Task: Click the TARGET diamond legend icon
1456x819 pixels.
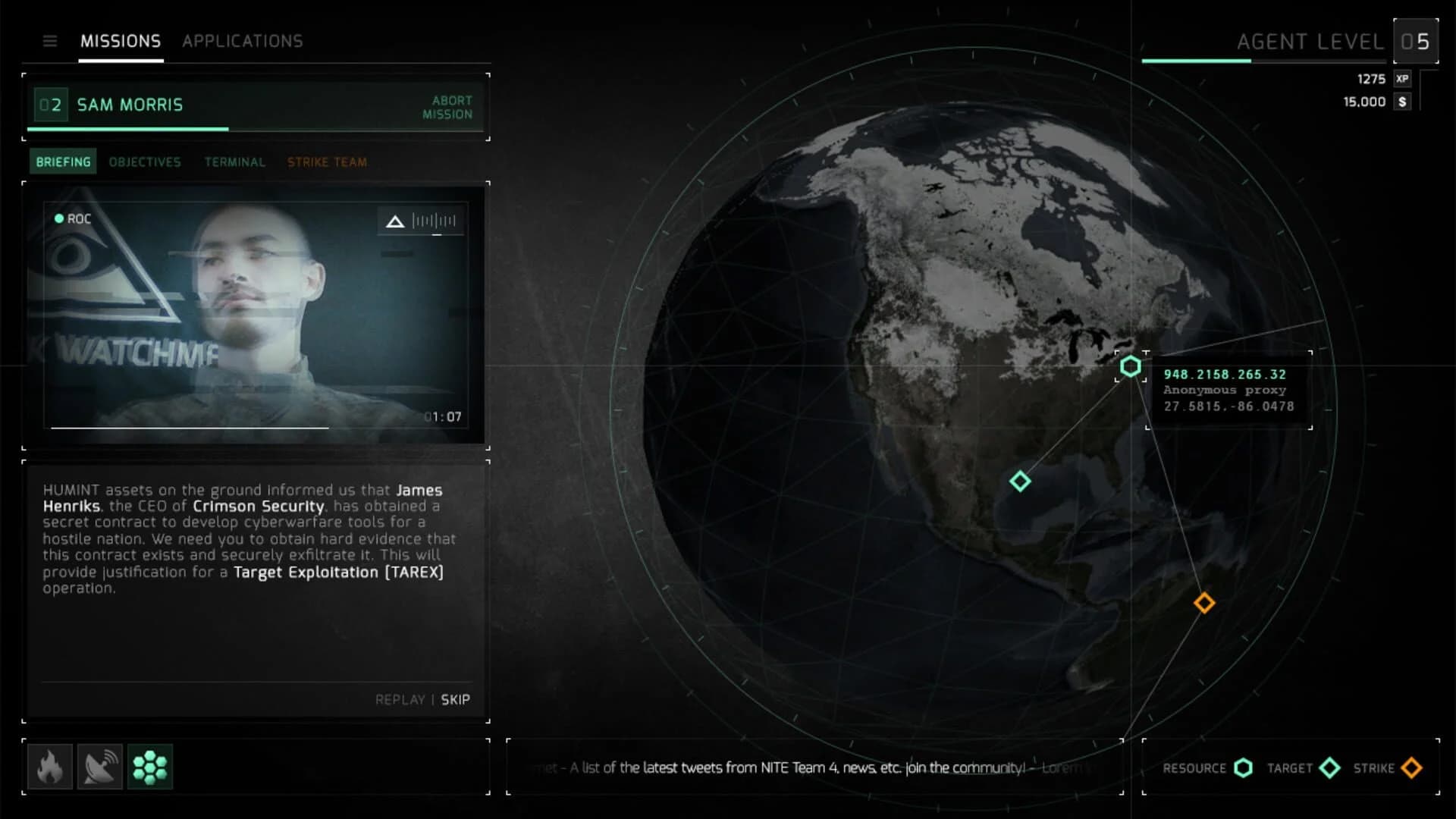Action: click(x=1331, y=768)
